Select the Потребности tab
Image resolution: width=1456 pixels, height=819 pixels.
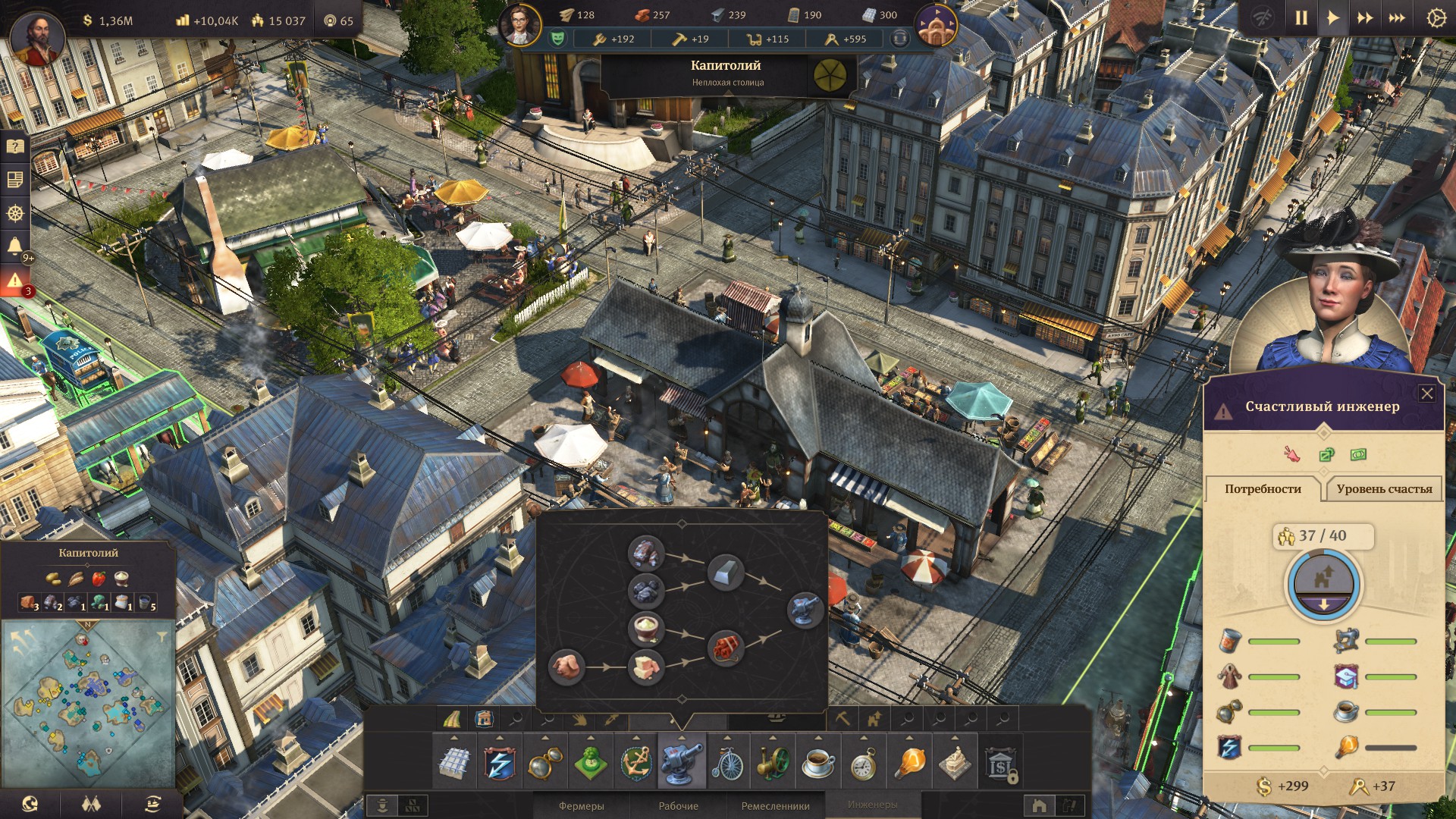tap(1263, 489)
